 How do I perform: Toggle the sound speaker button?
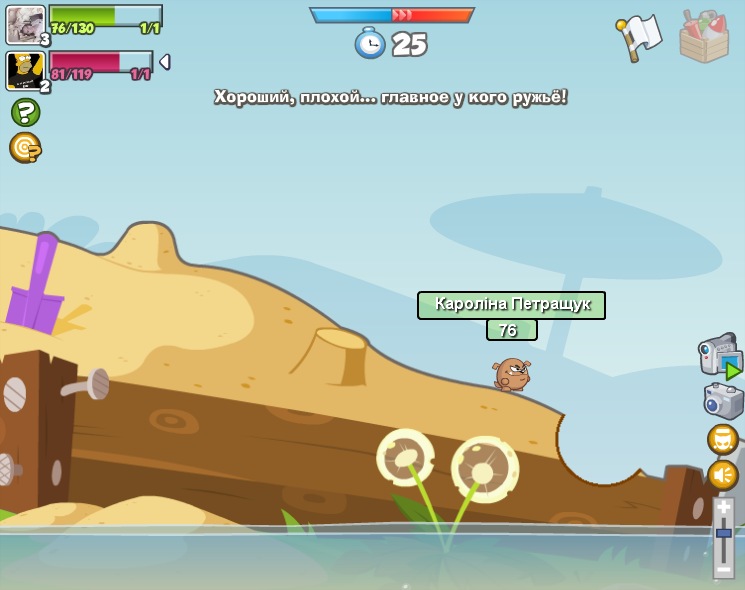722,475
